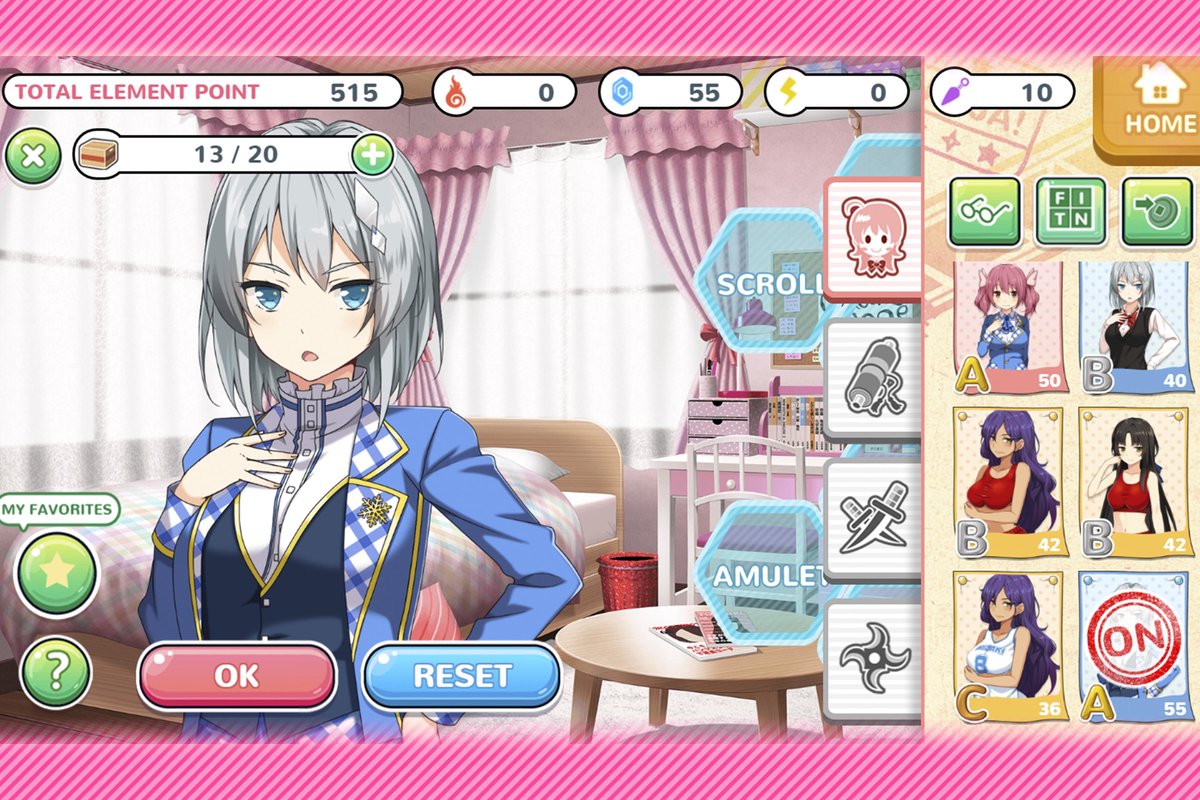Switch to the crossed kunai weapon tab
Image resolution: width=1200 pixels, height=800 pixels.
(870, 520)
